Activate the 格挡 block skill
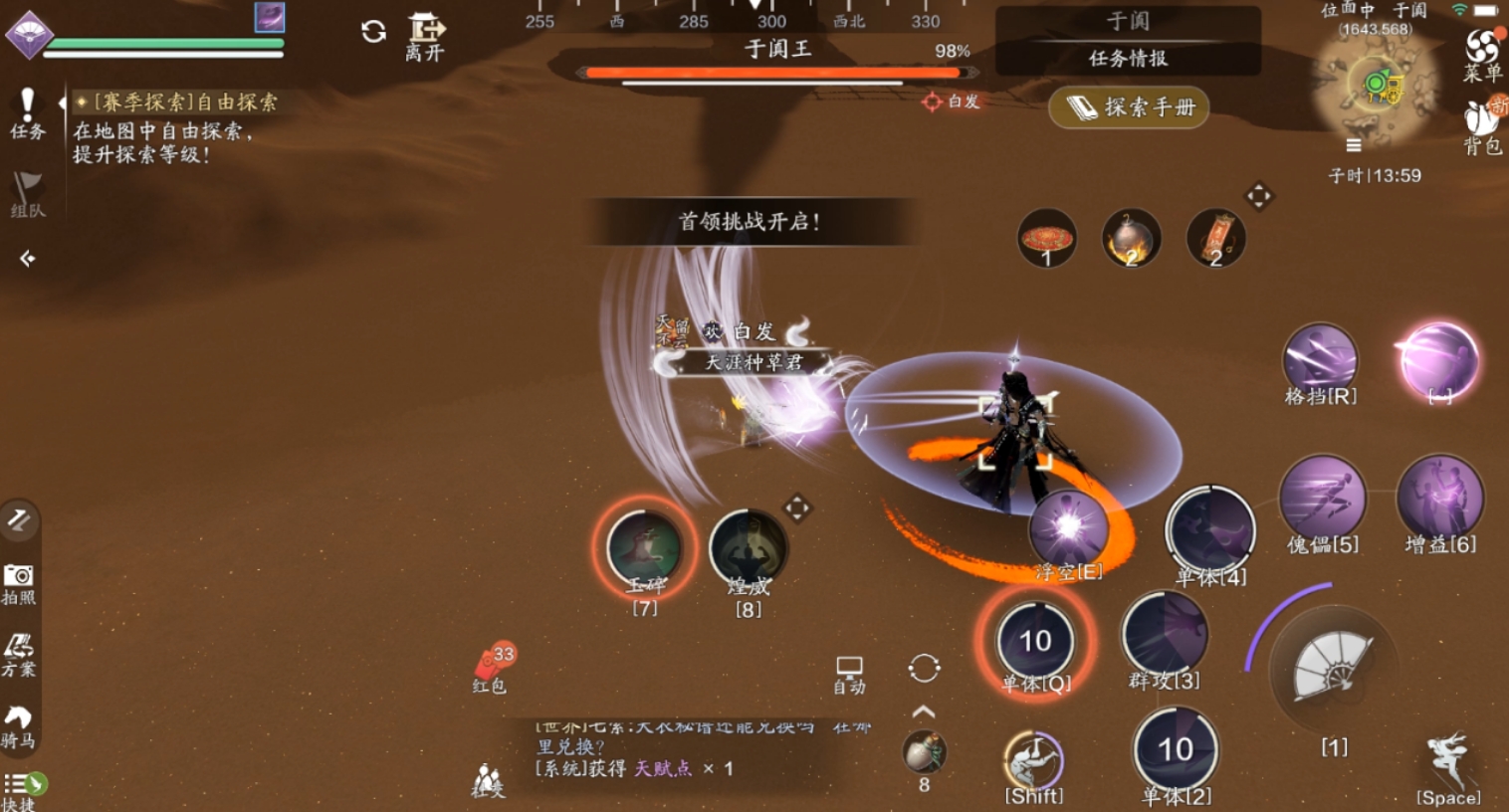 [1320, 362]
